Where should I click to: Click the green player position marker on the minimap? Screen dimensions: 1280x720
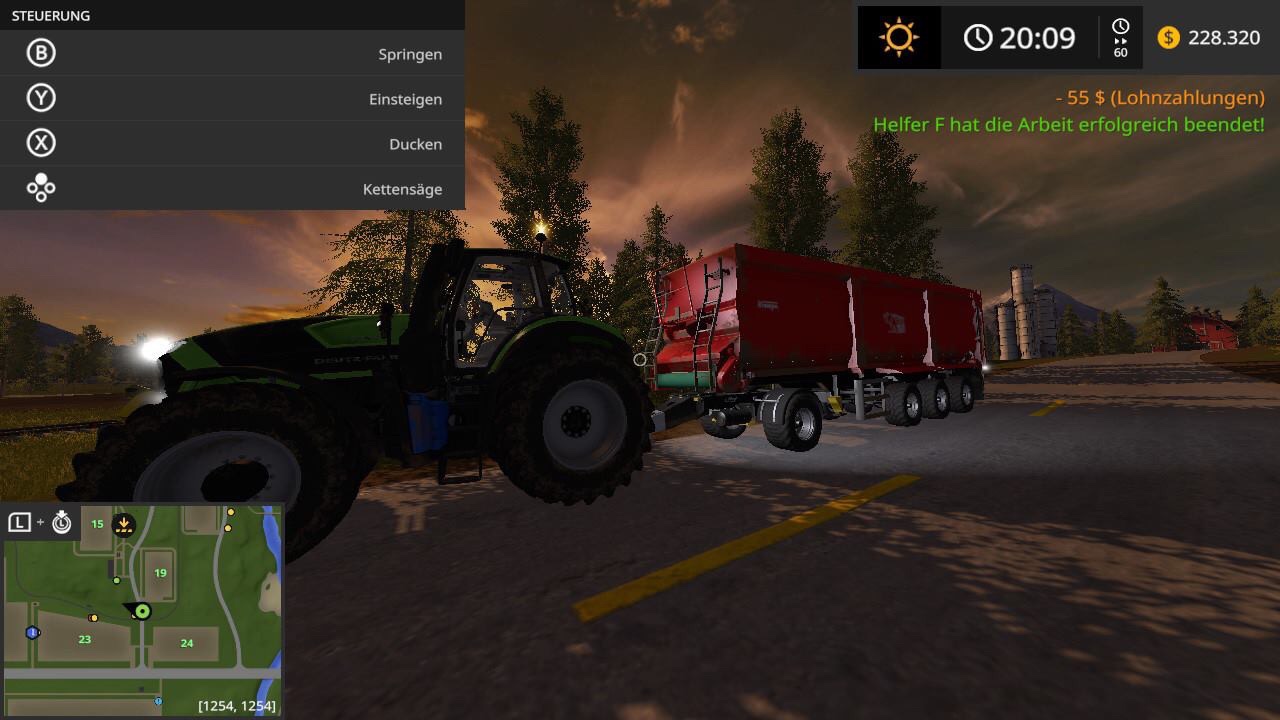tap(142, 611)
